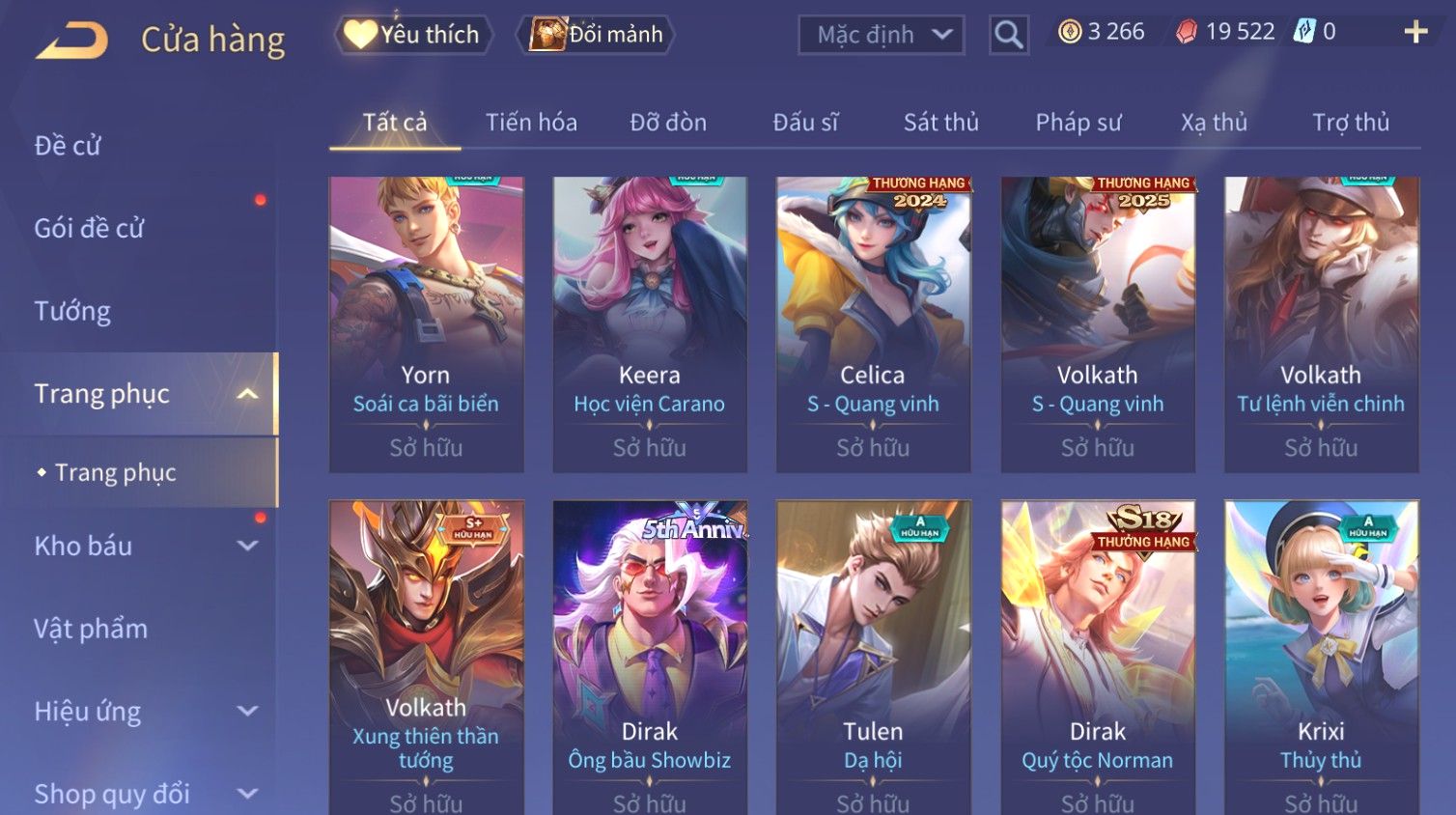Switch to the Đỡ đòn tab
This screenshot has width=1456, height=815.
pos(668,123)
